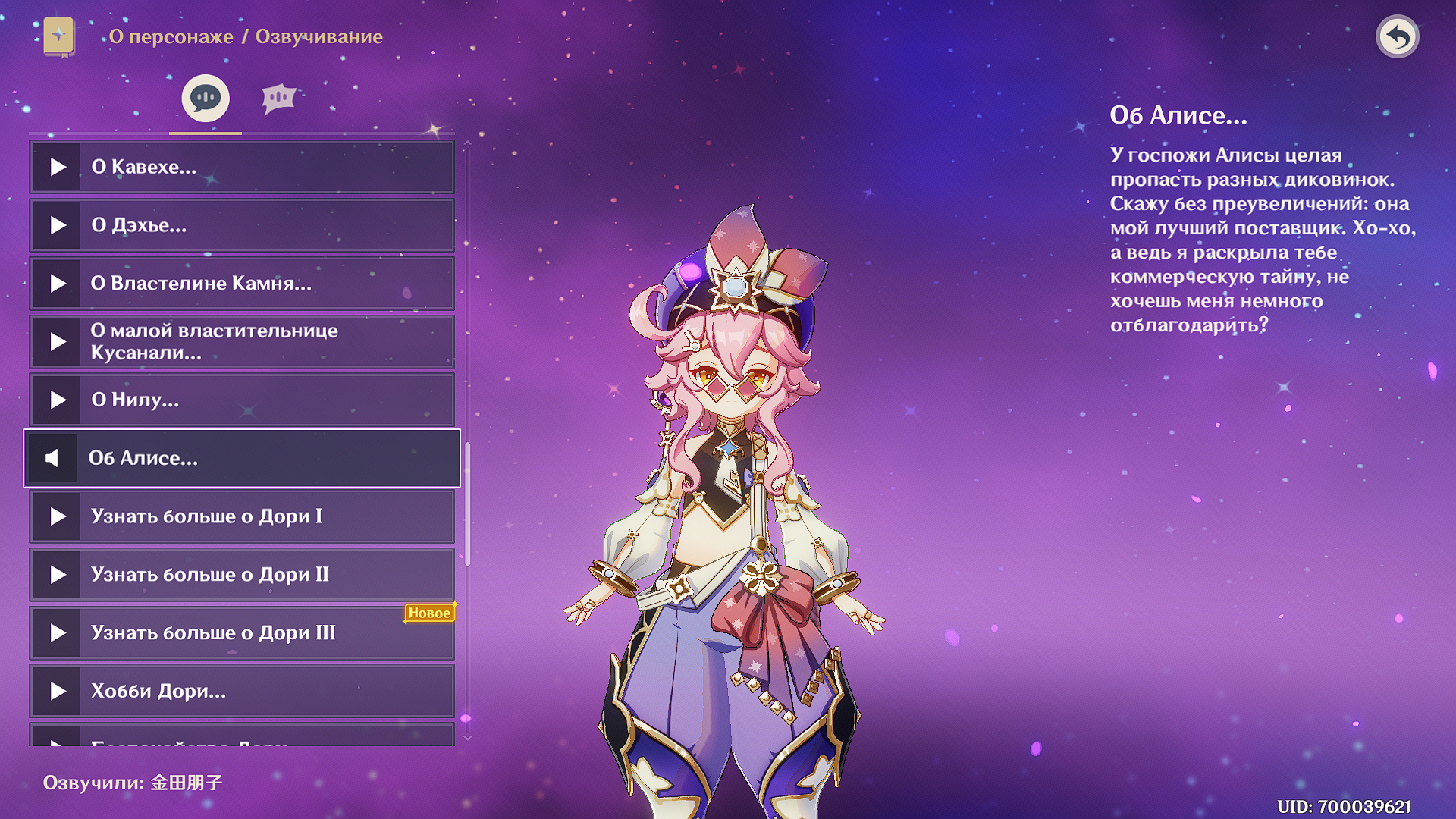Open "Узнать больше о Дори II" entry
Viewport: 1456px width, 819px height.
[x=243, y=575]
